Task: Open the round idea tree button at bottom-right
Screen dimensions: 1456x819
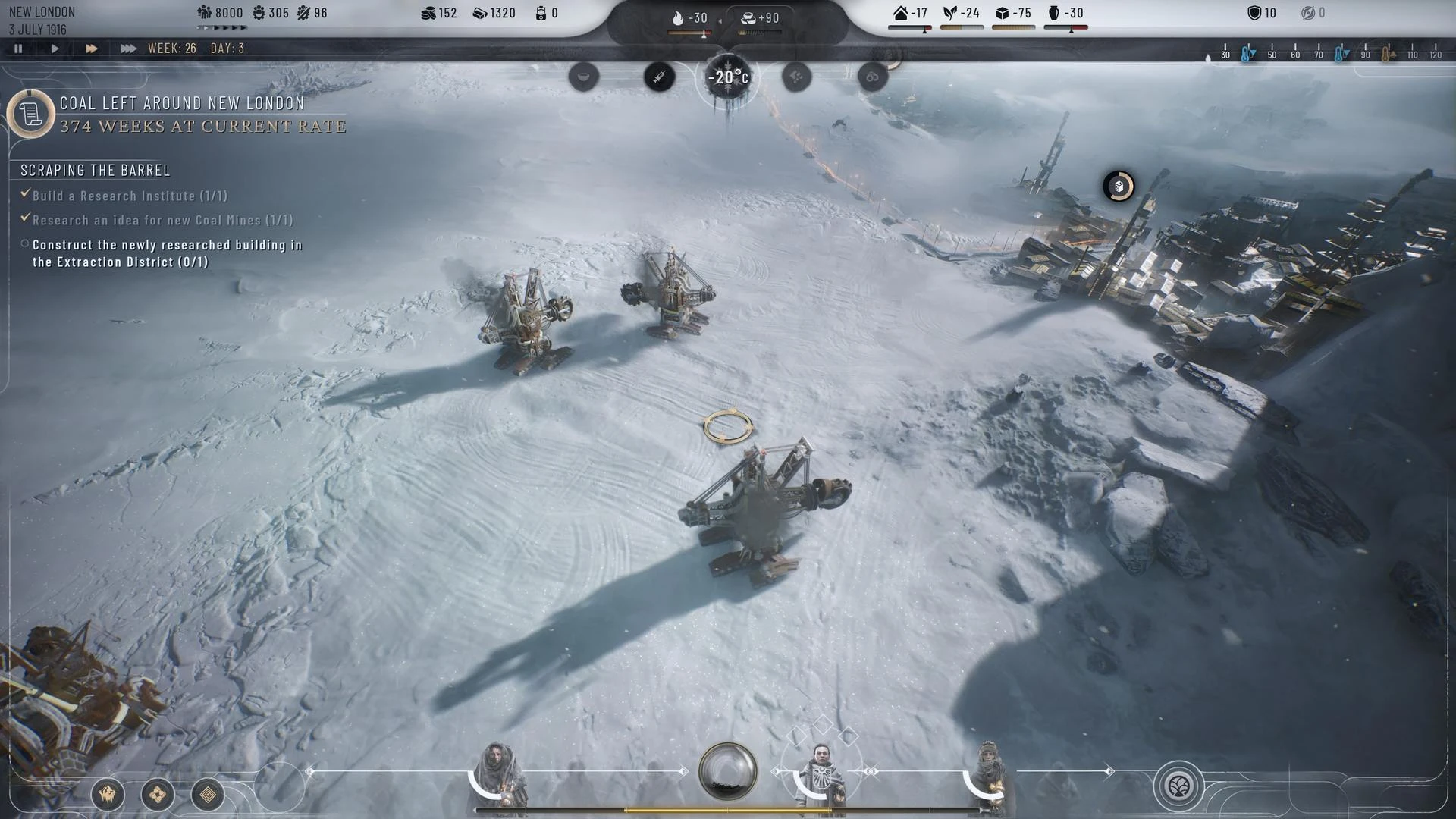Action: [1178, 786]
